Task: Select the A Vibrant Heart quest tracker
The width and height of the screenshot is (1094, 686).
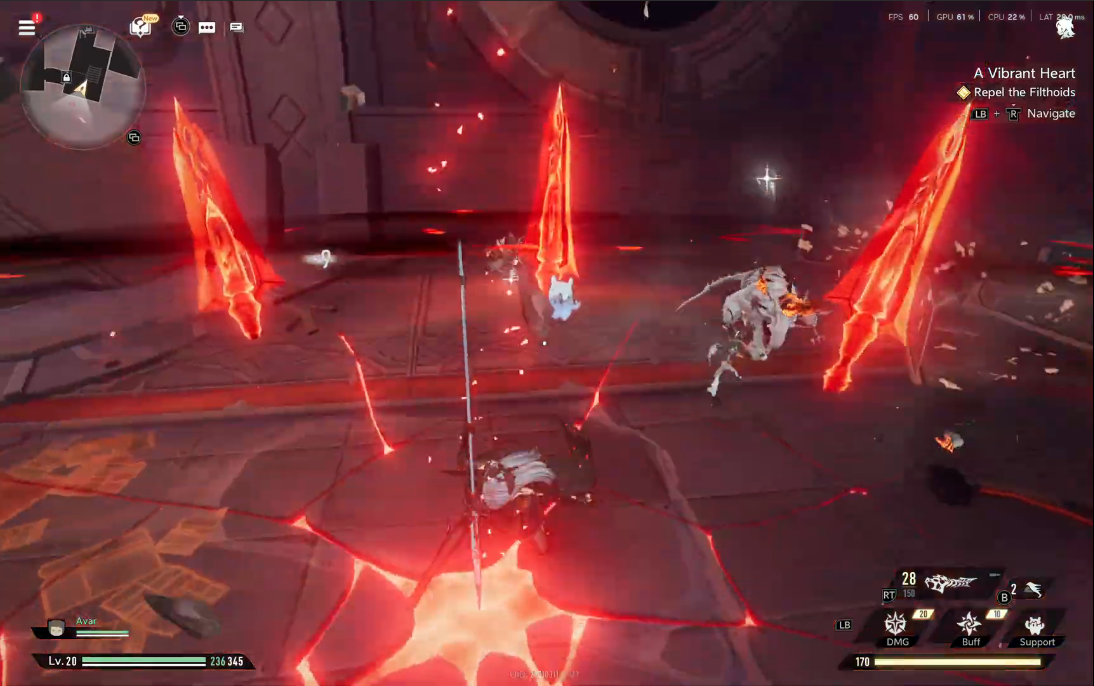Action: (1024, 73)
